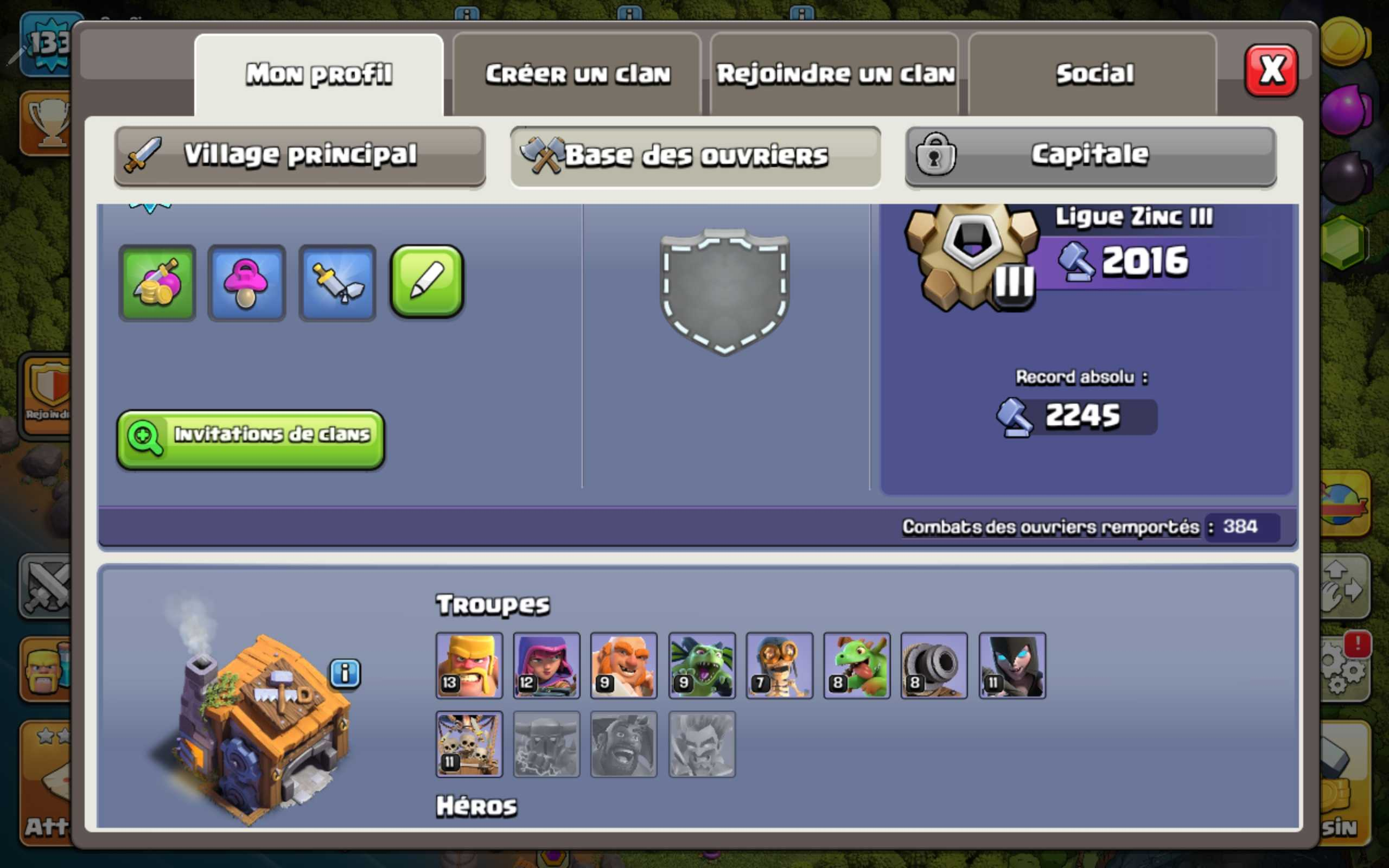Select the Rejoindre un clan tab

pyautogui.click(x=835, y=75)
